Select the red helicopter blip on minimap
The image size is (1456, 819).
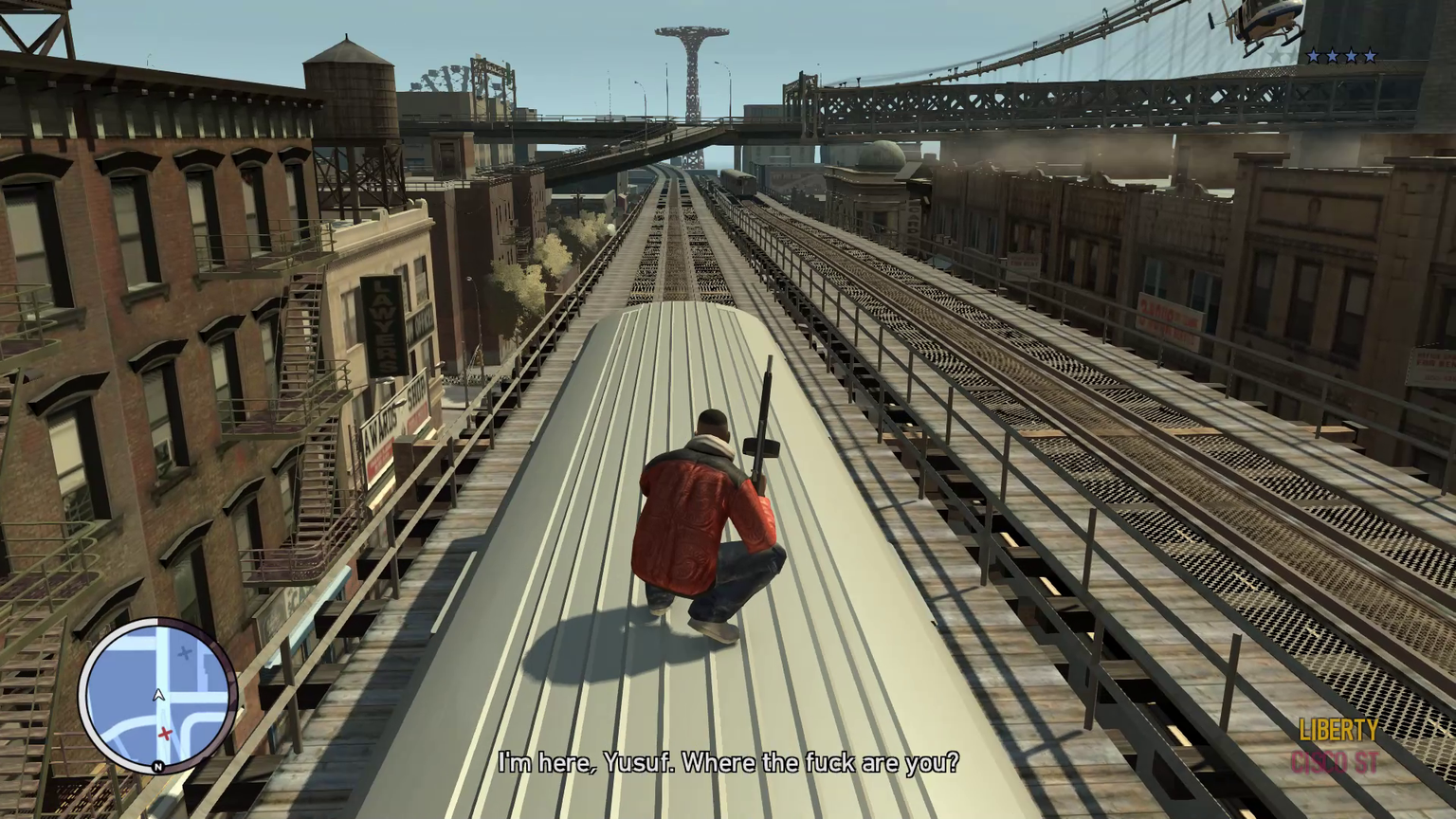[x=165, y=733]
